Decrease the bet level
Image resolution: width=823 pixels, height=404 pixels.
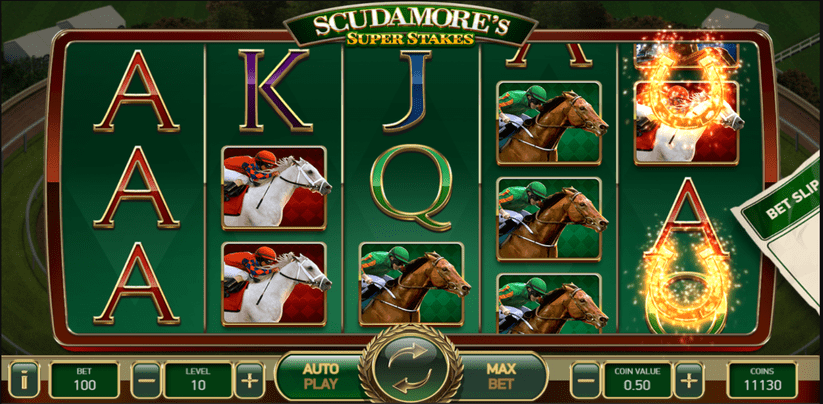[x=147, y=379]
